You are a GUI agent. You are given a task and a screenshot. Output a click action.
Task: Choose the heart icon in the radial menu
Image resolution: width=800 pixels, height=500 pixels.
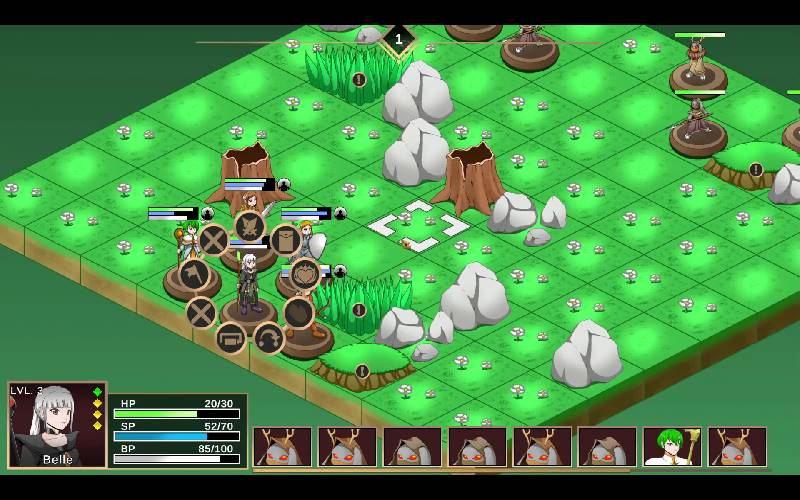point(304,274)
